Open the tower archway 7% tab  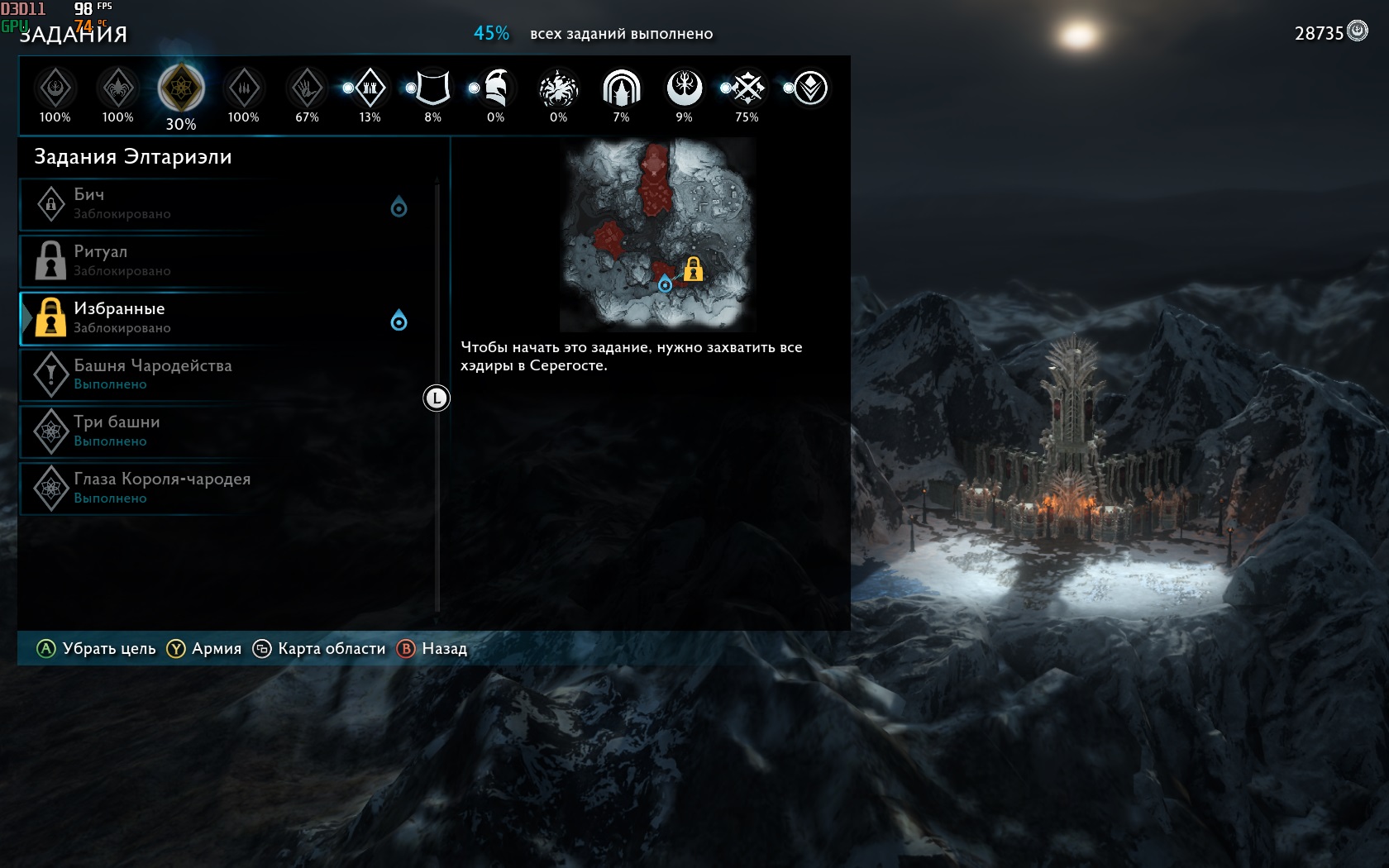621,88
